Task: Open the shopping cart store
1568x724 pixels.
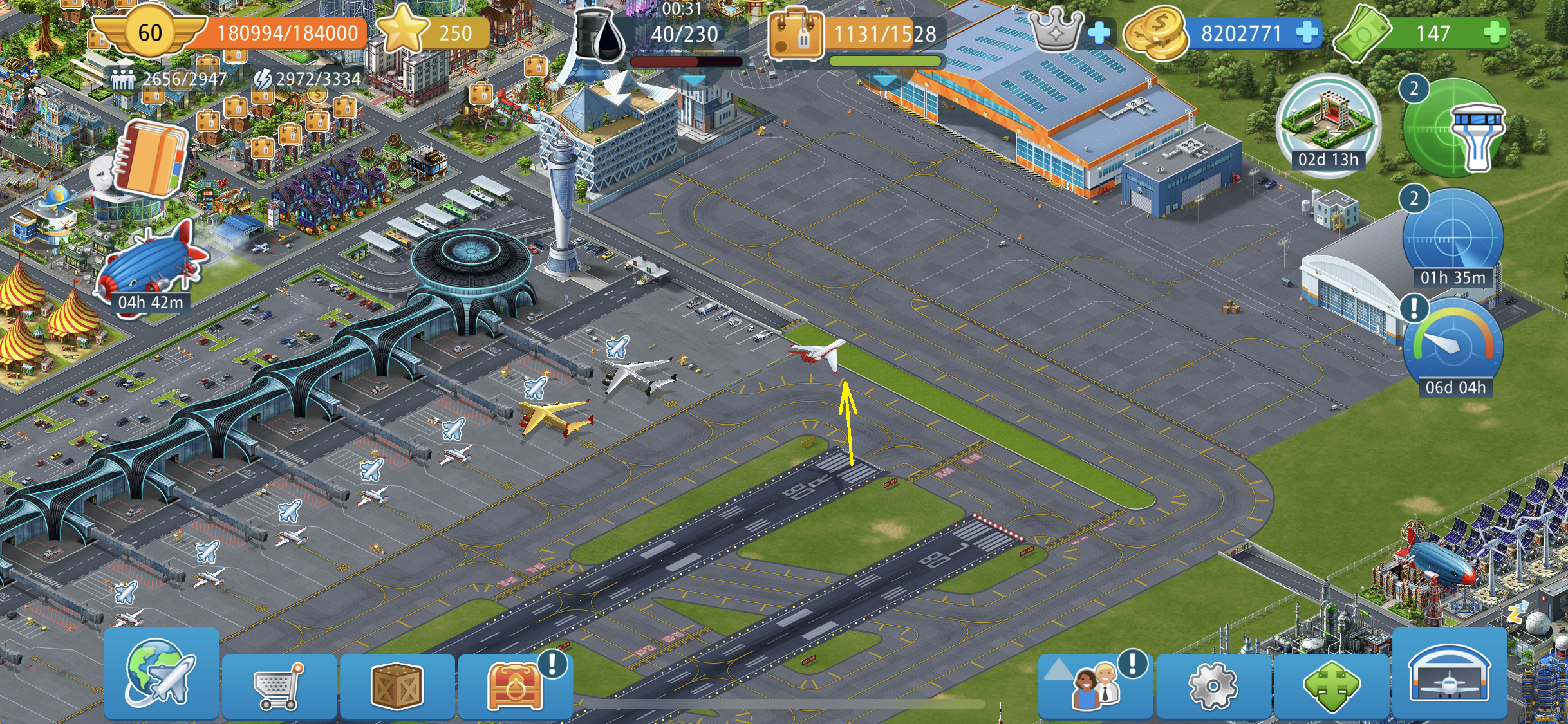Action: (x=279, y=685)
